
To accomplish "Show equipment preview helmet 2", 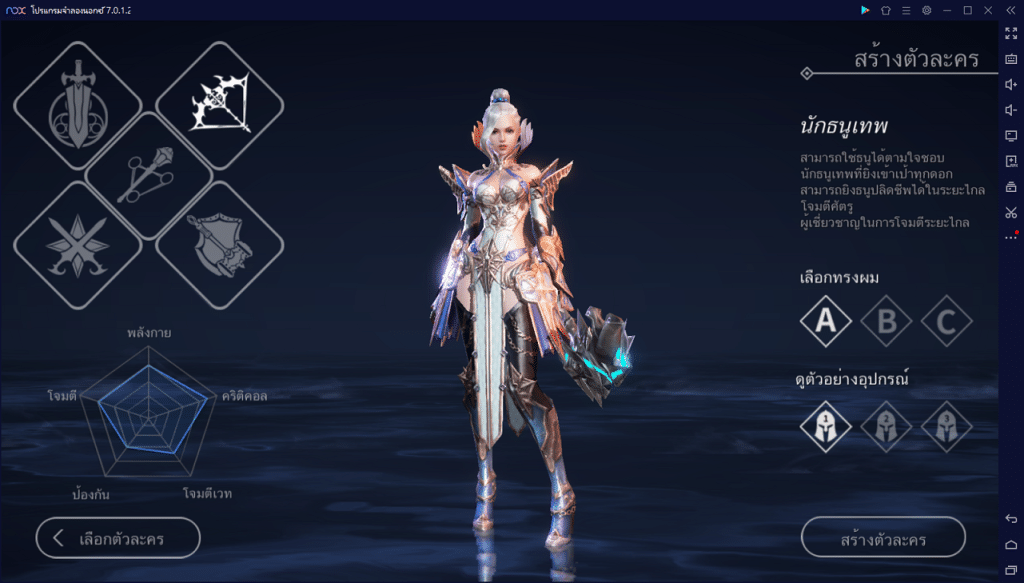I will coord(886,426).
